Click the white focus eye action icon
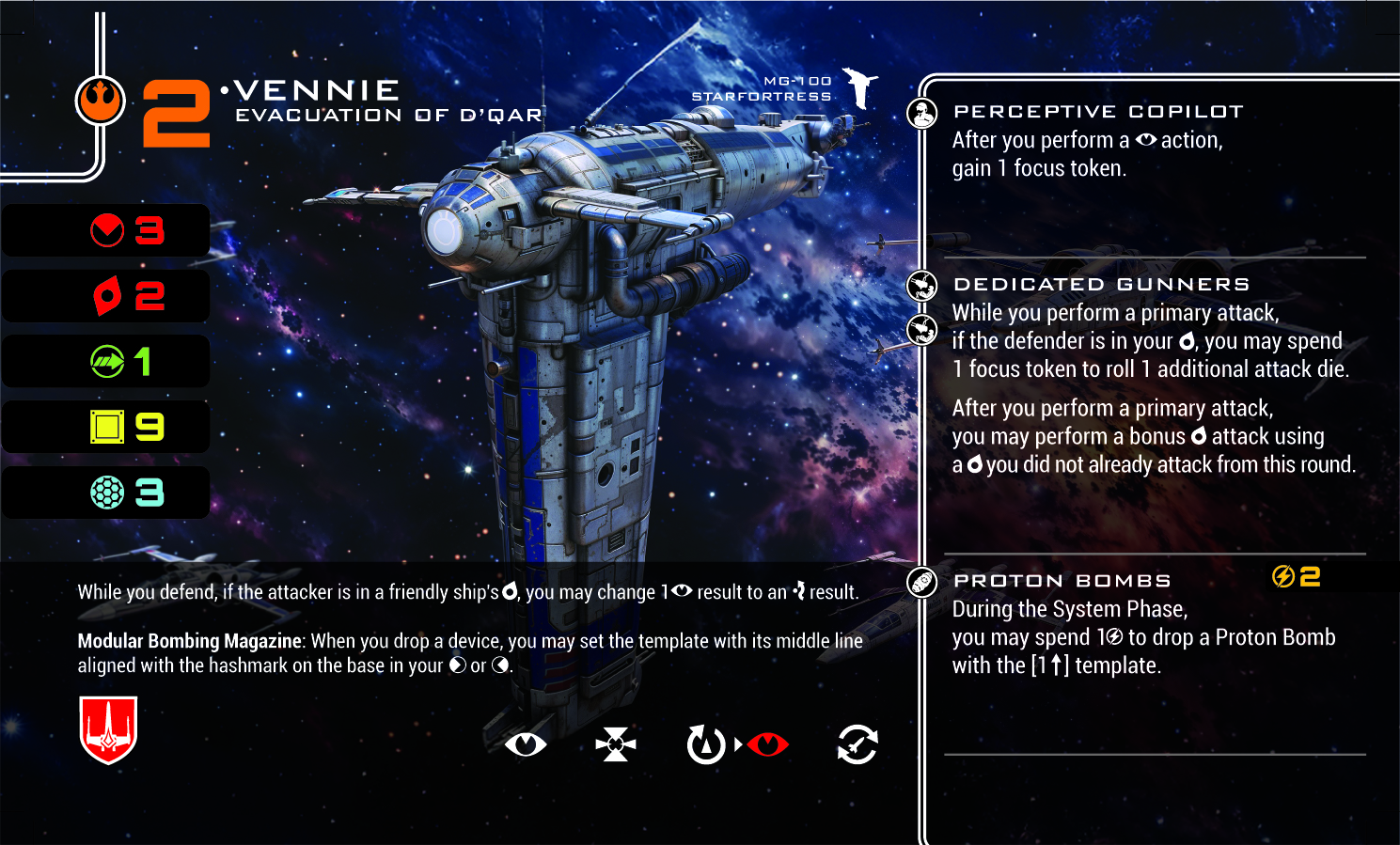 pyautogui.click(x=525, y=745)
